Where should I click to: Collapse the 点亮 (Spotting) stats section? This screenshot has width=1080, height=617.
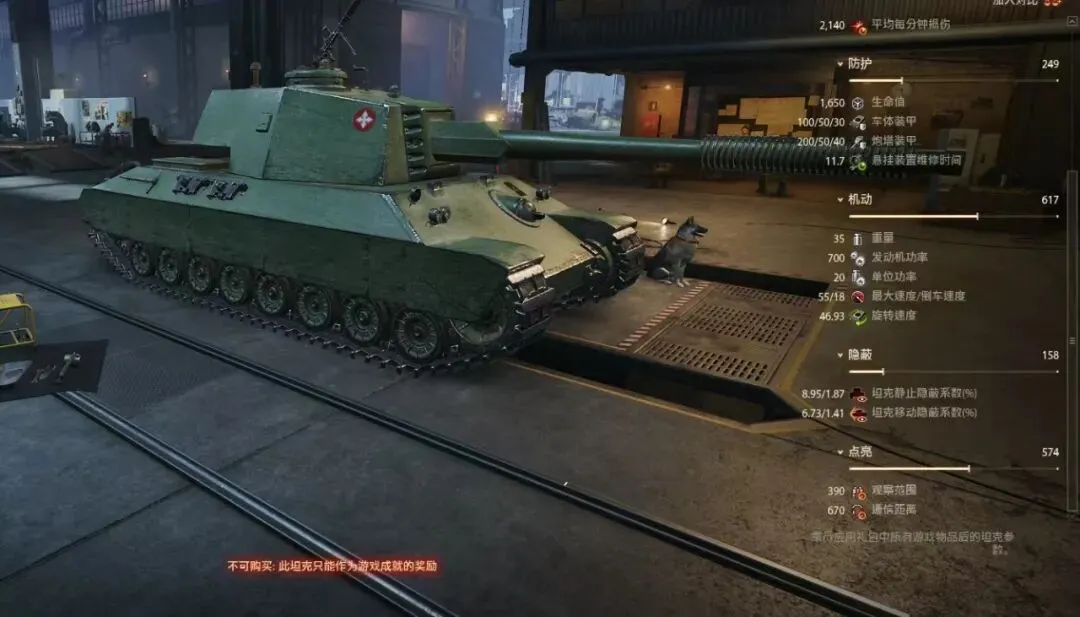tap(841, 452)
